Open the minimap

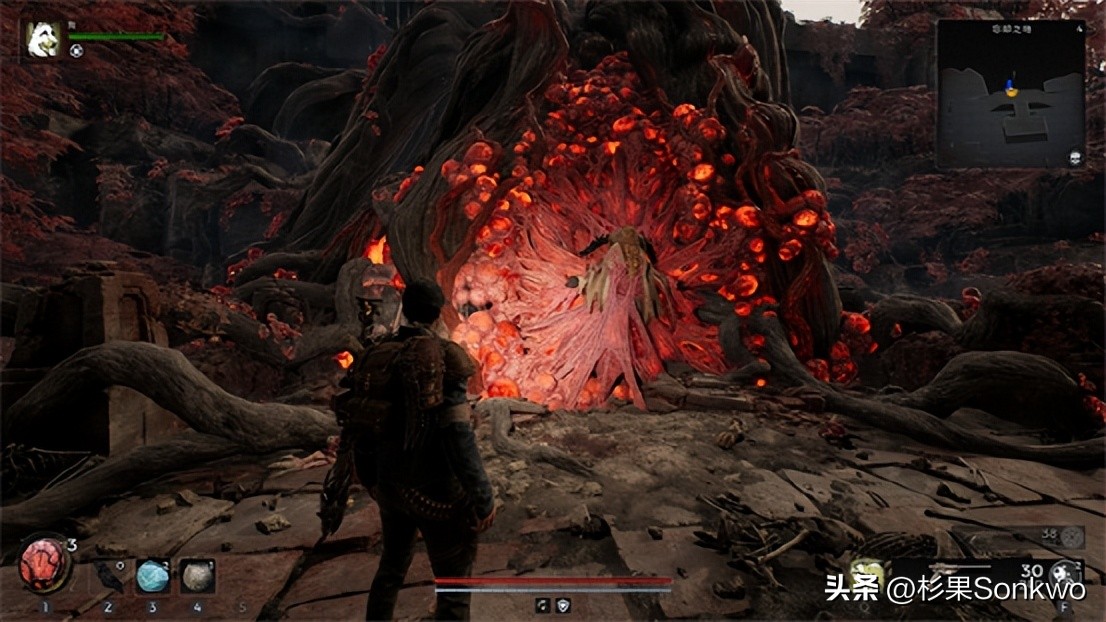1010,93
